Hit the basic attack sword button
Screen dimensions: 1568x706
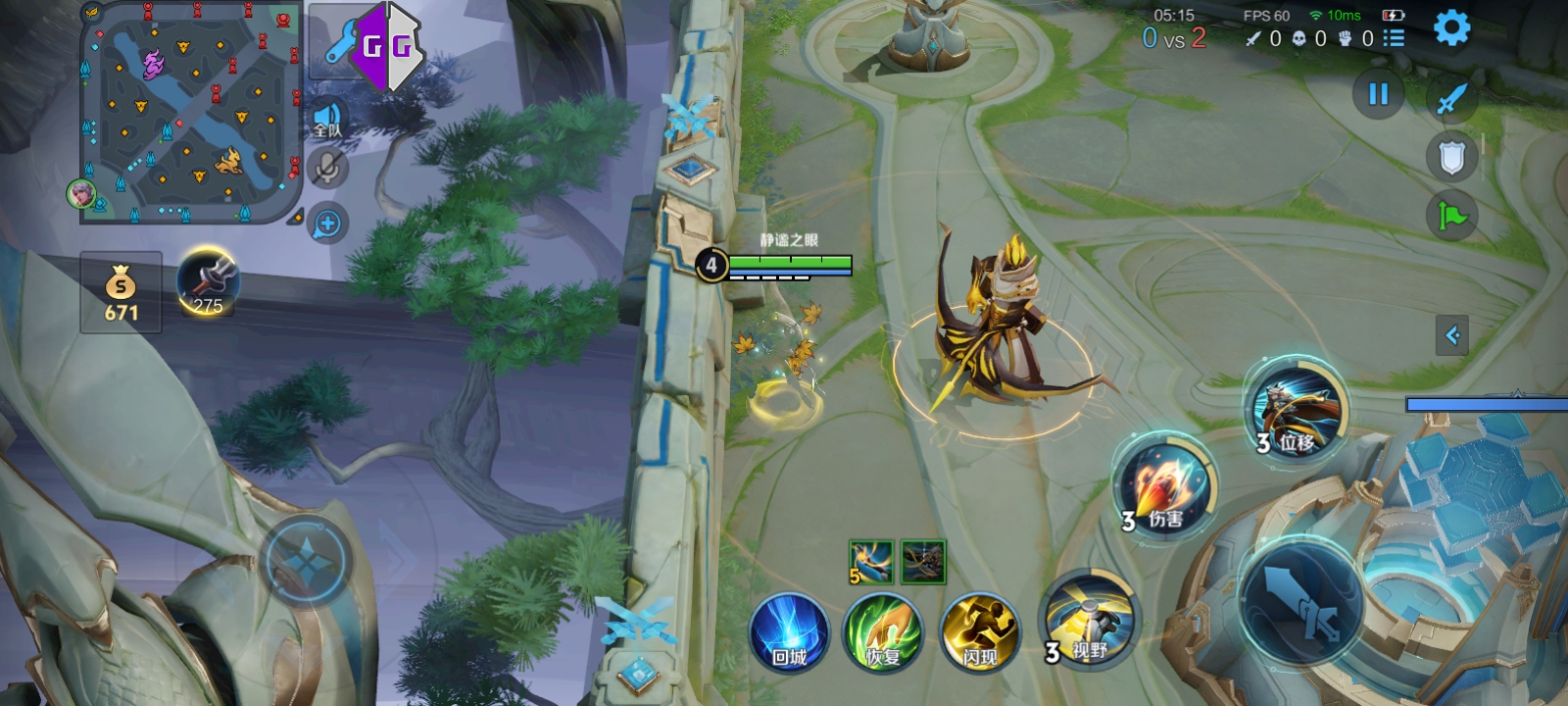[1300, 601]
